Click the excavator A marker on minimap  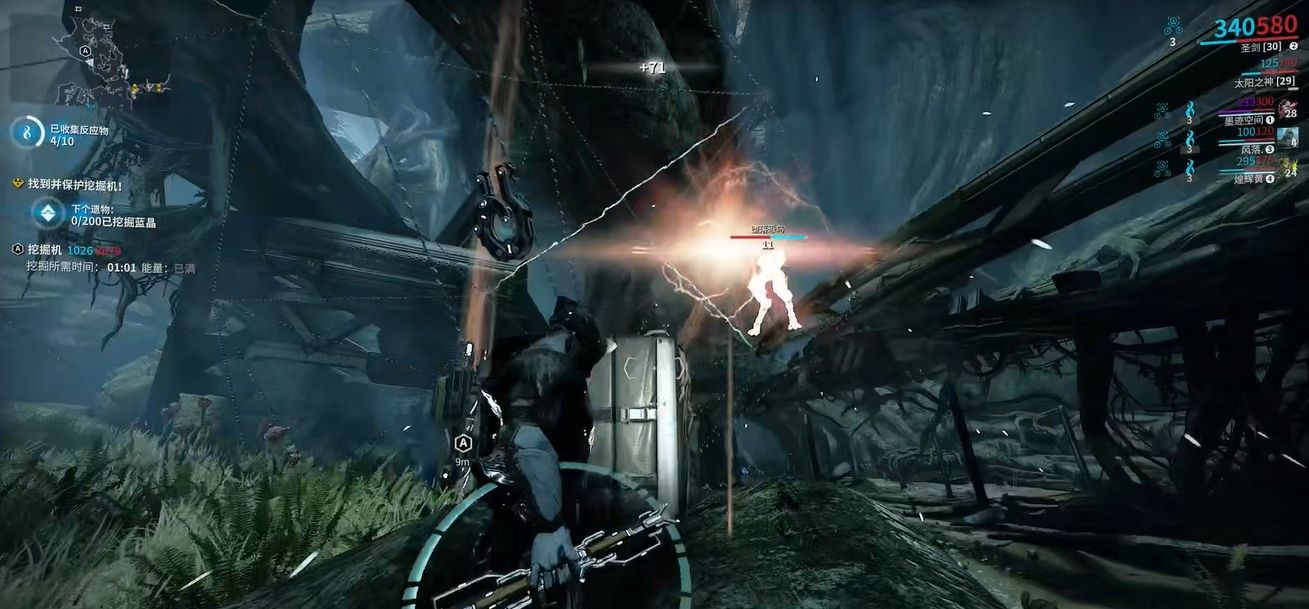tap(86, 49)
